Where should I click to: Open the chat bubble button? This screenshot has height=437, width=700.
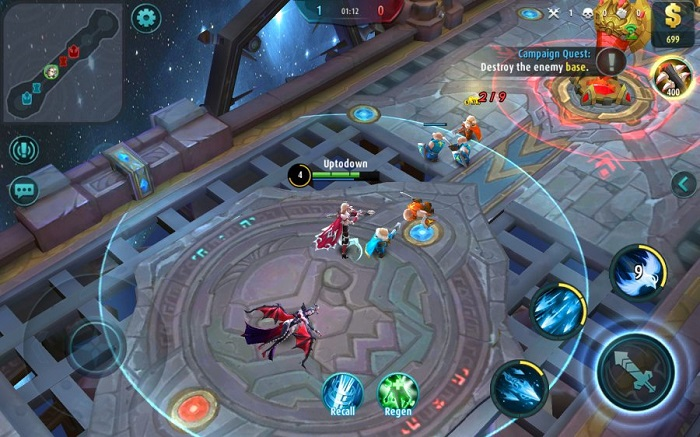point(23,190)
